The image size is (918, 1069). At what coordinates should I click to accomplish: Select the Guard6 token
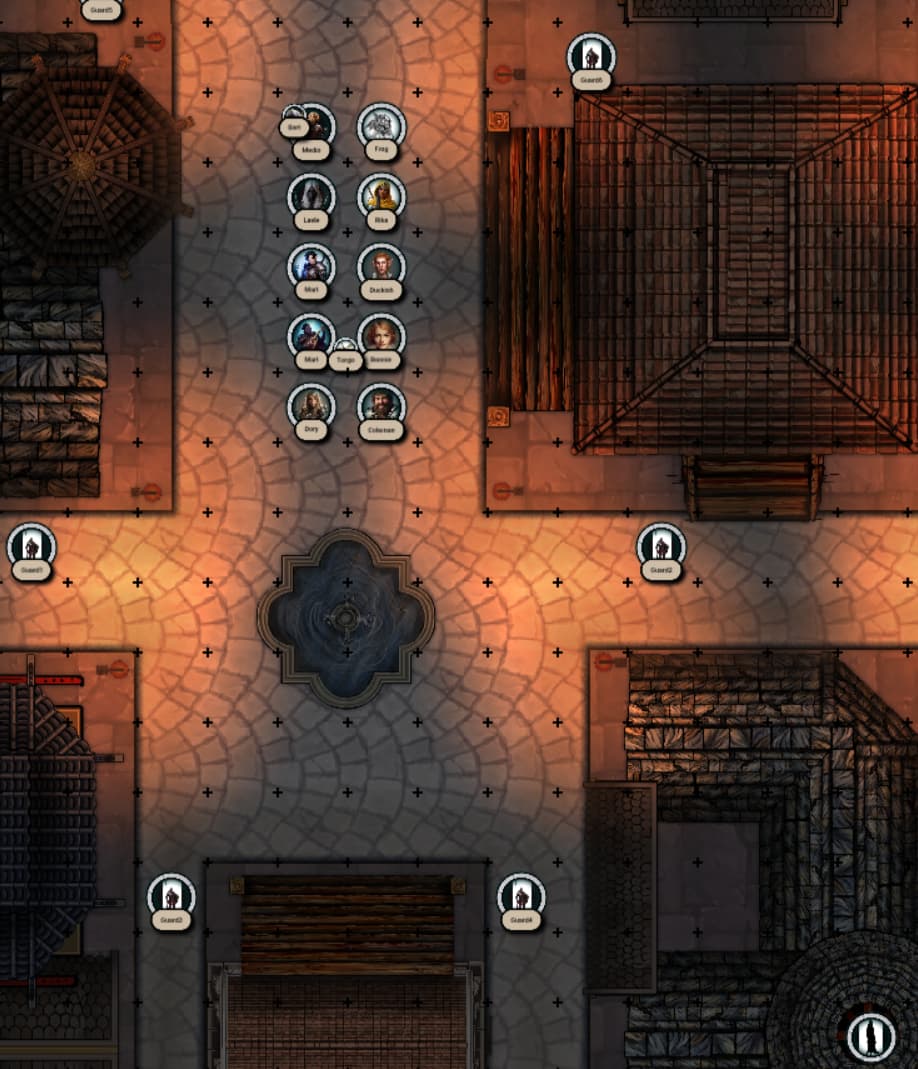click(x=591, y=57)
